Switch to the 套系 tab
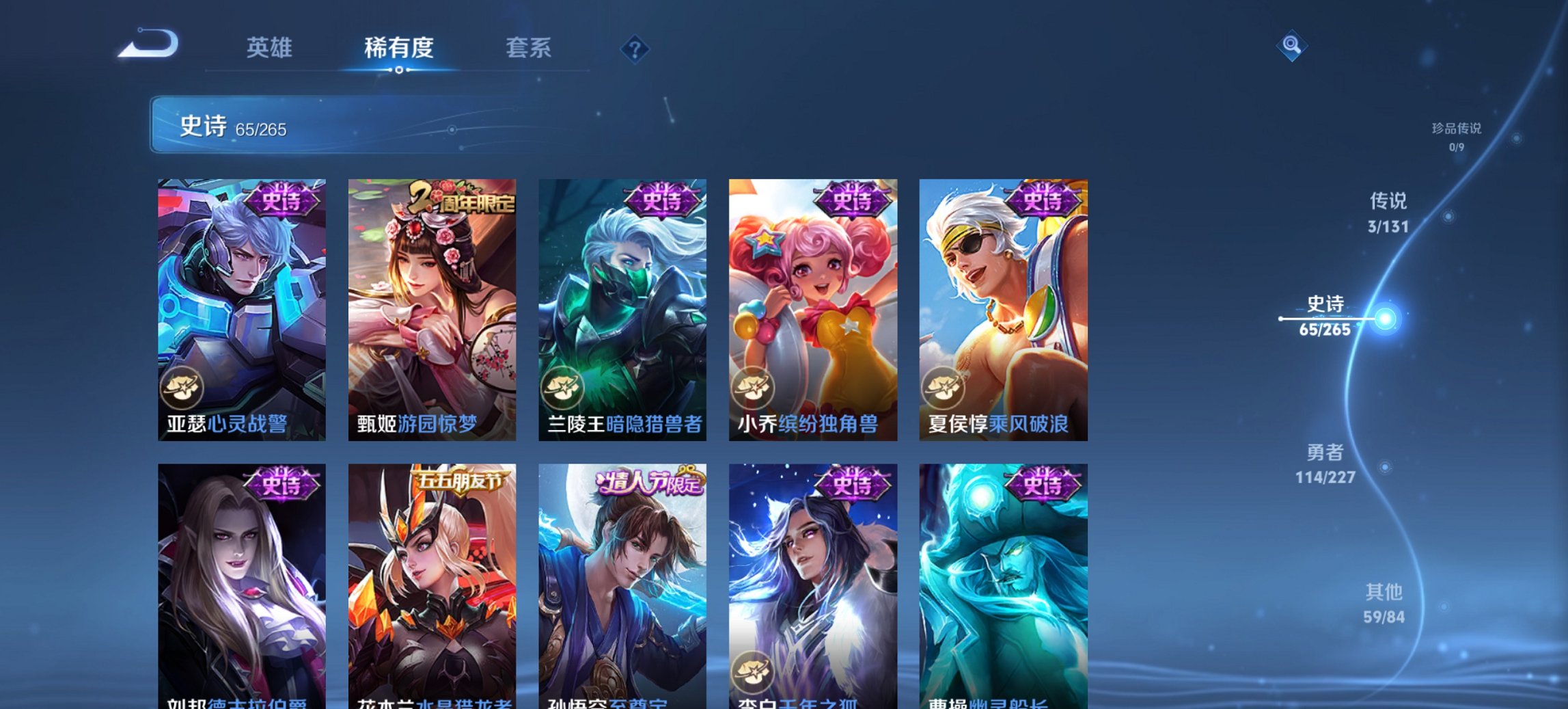The width and height of the screenshot is (1568, 709). [528, 48]
